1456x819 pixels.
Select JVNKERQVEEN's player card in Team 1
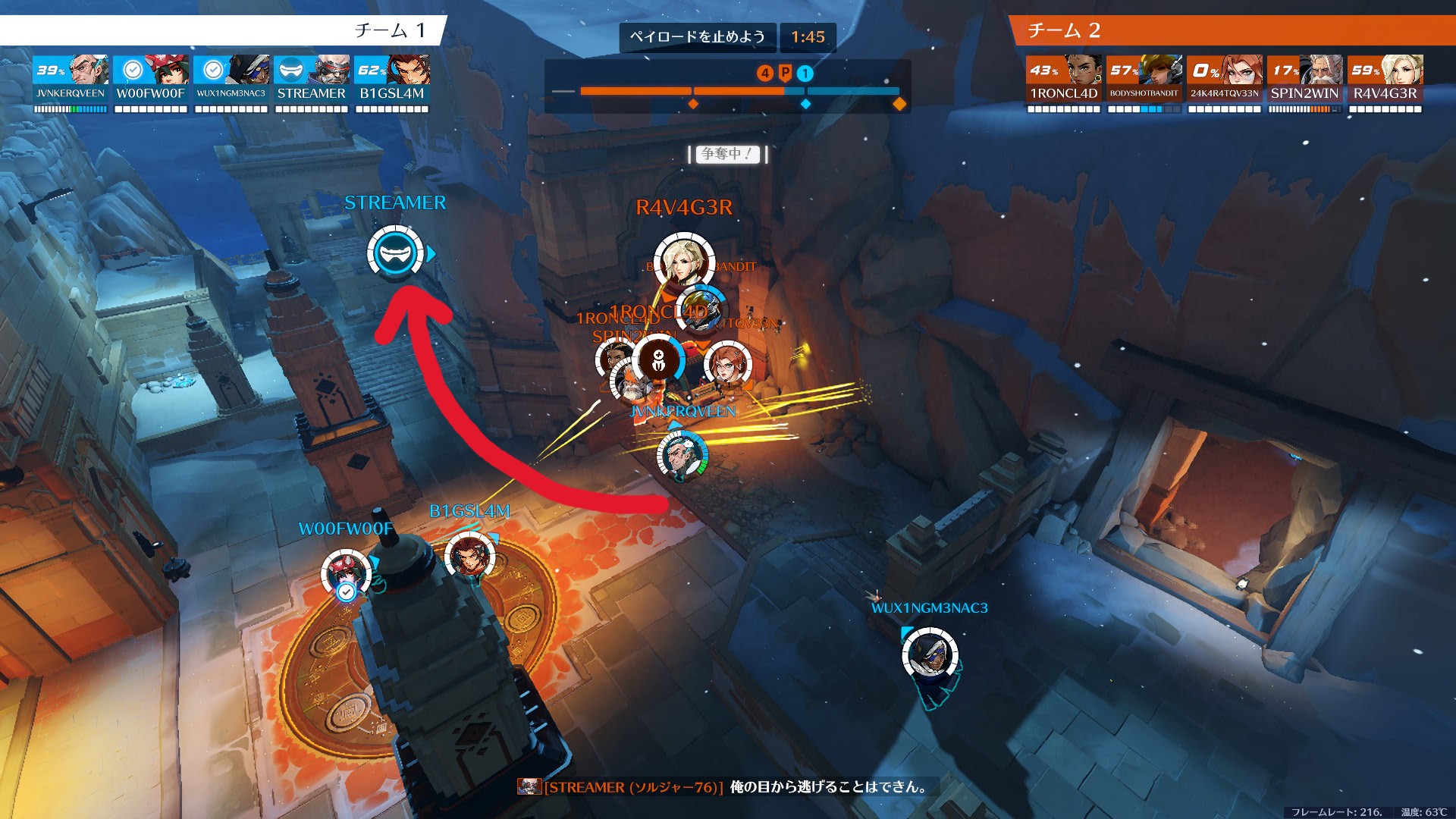pyautogui.click(x=71, y=83)
